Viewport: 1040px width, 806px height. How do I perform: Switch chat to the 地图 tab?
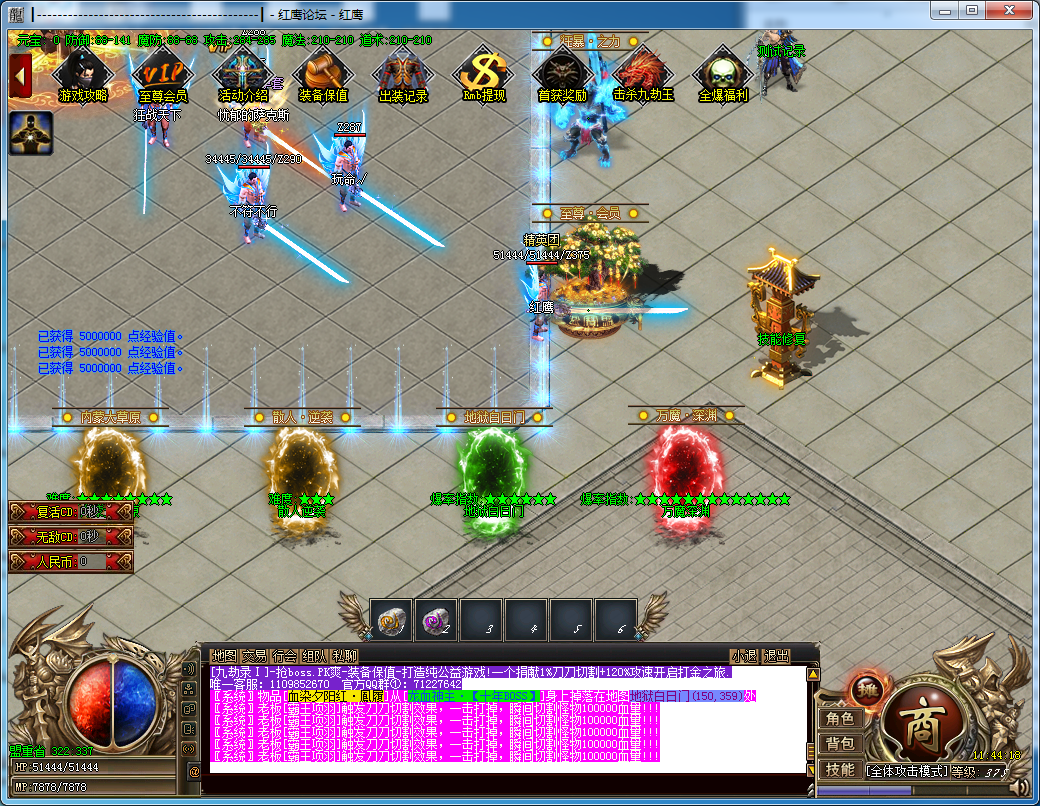[x=225, y=656]
